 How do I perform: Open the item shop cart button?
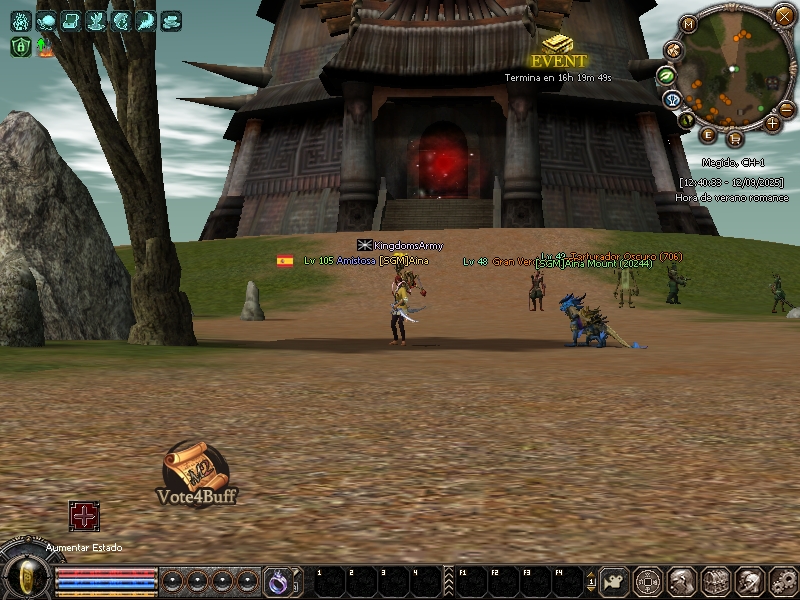click(x=735, y=138)
